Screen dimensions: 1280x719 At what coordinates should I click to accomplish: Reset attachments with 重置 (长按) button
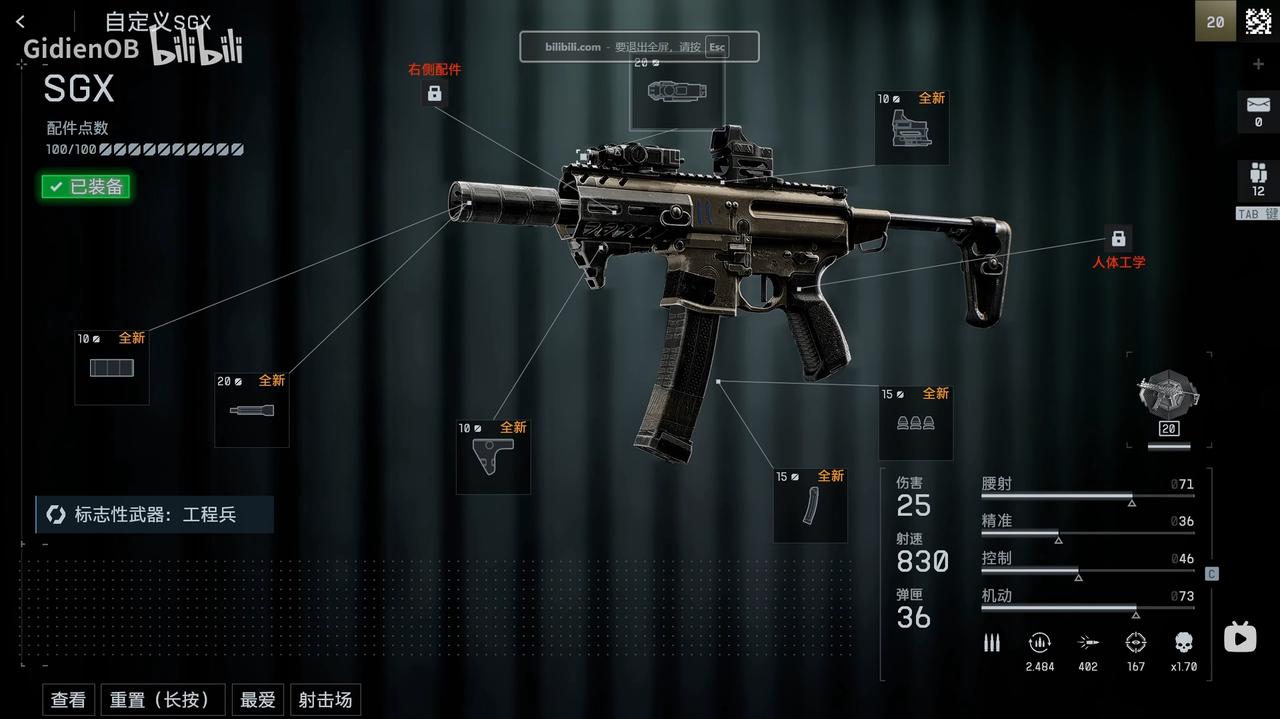[x=160, y=700]
